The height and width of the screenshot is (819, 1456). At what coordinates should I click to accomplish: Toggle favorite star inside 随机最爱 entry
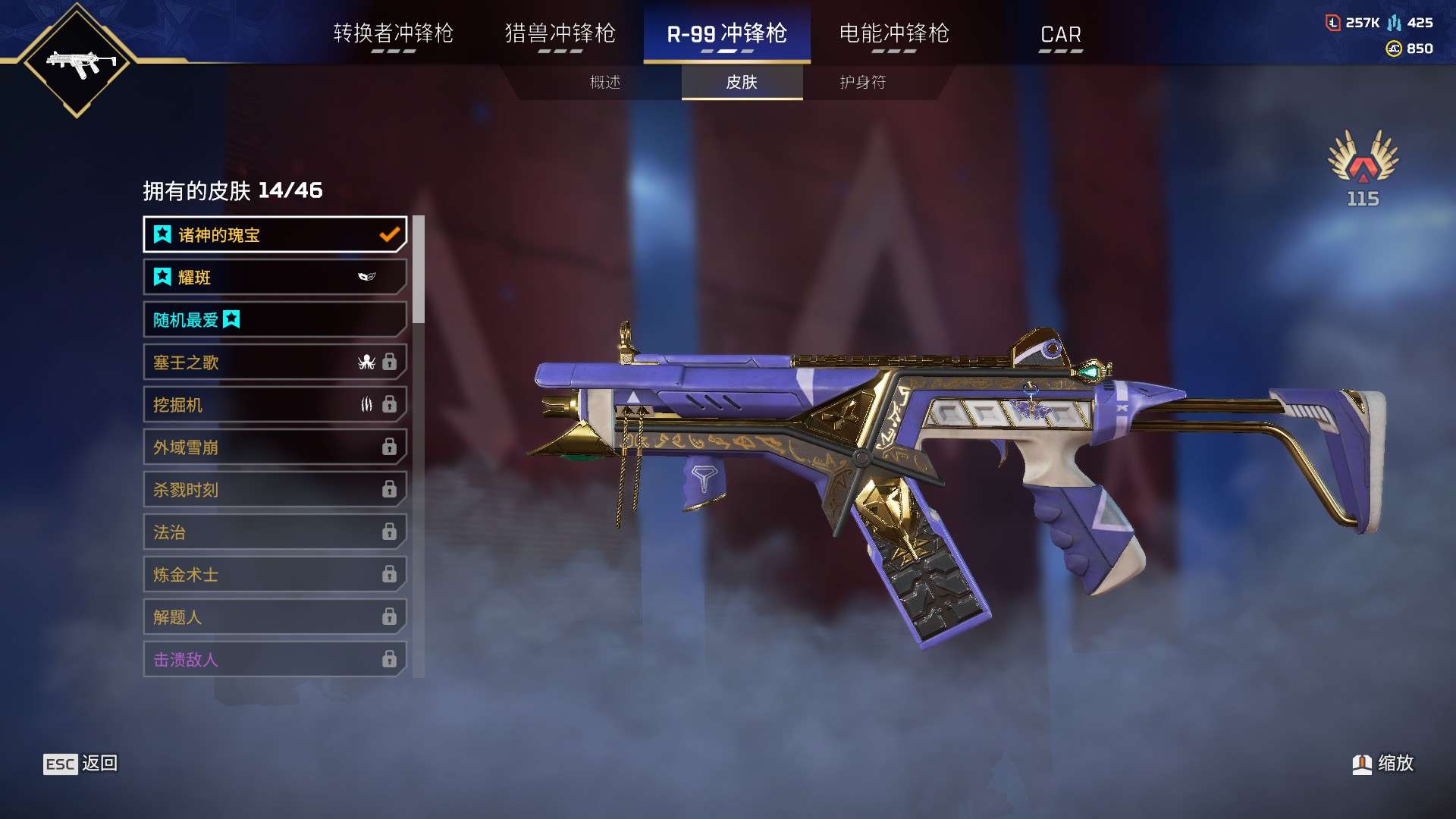[x=232, y=320]
